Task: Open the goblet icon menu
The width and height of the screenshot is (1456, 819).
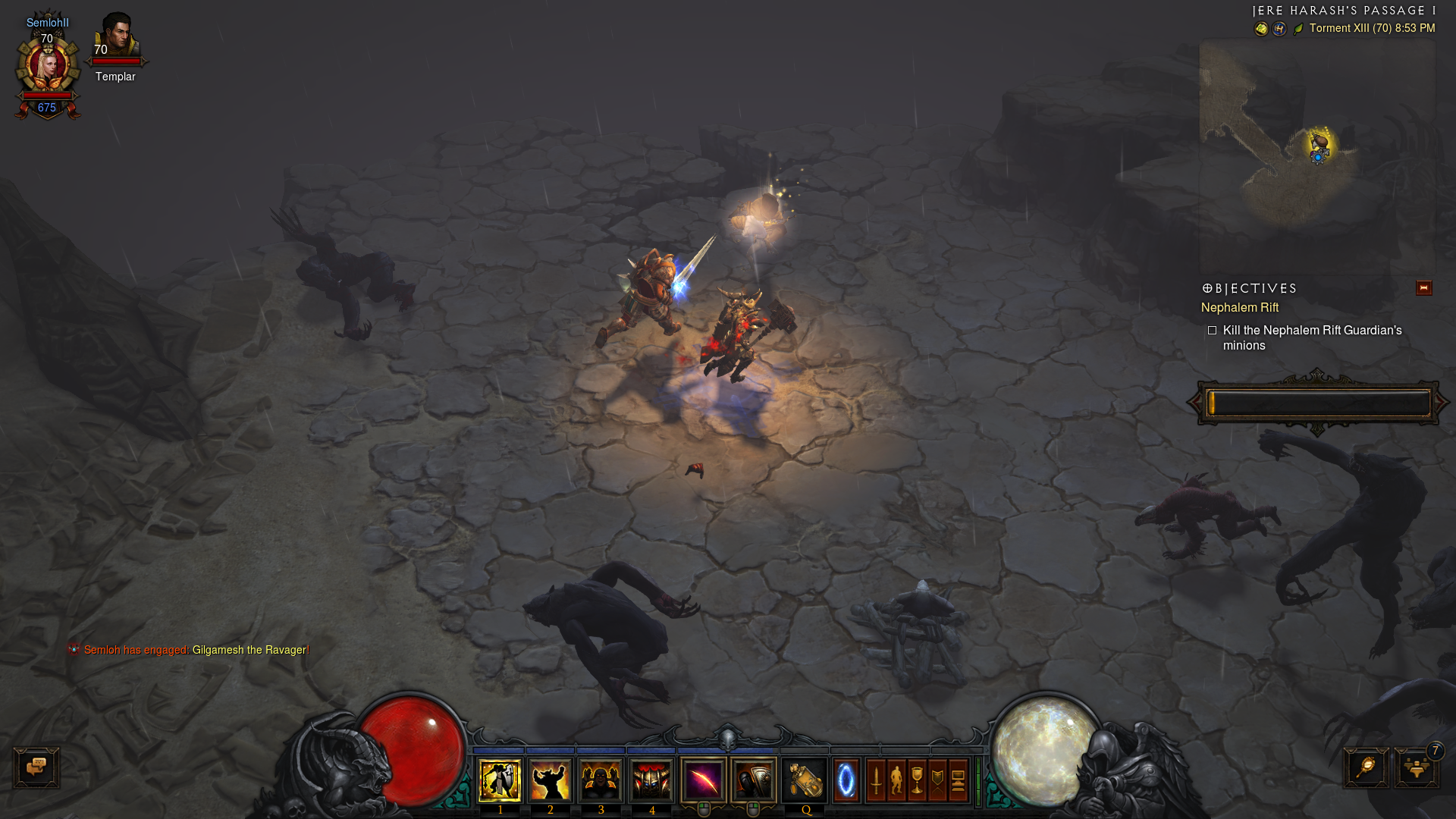Action: [x=918, y=780]
